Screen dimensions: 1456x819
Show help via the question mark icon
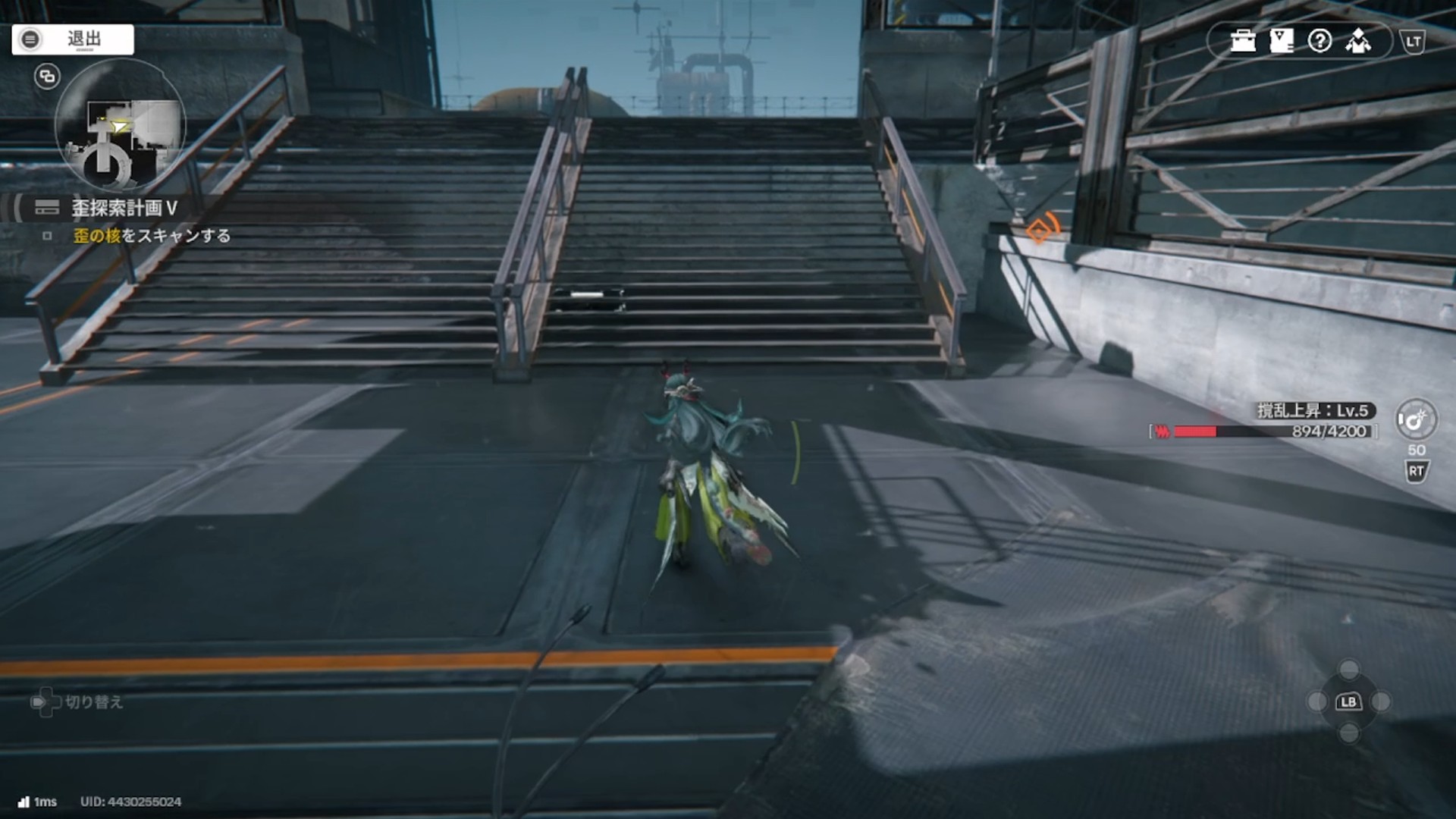click(x=1319, y=41)
